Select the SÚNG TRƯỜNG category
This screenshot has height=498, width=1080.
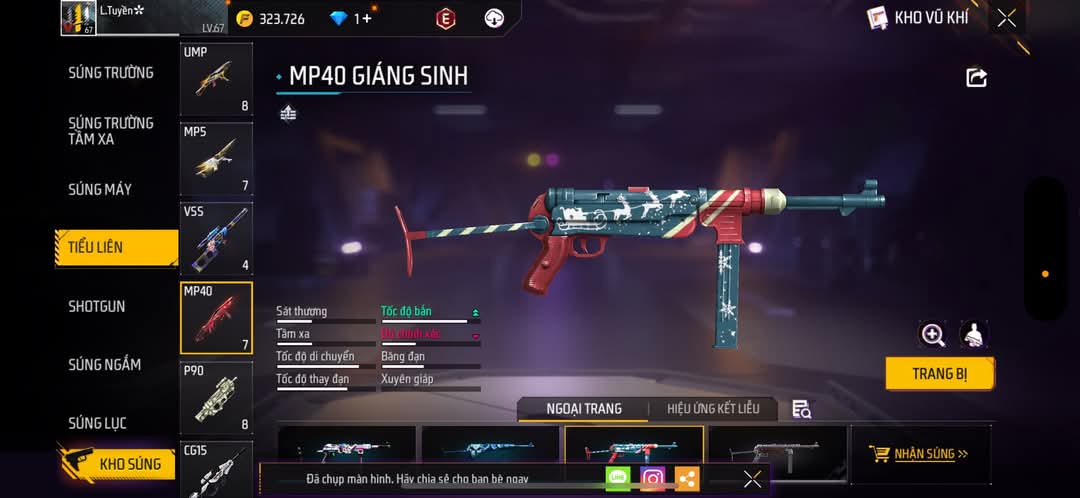click(111, 73)
